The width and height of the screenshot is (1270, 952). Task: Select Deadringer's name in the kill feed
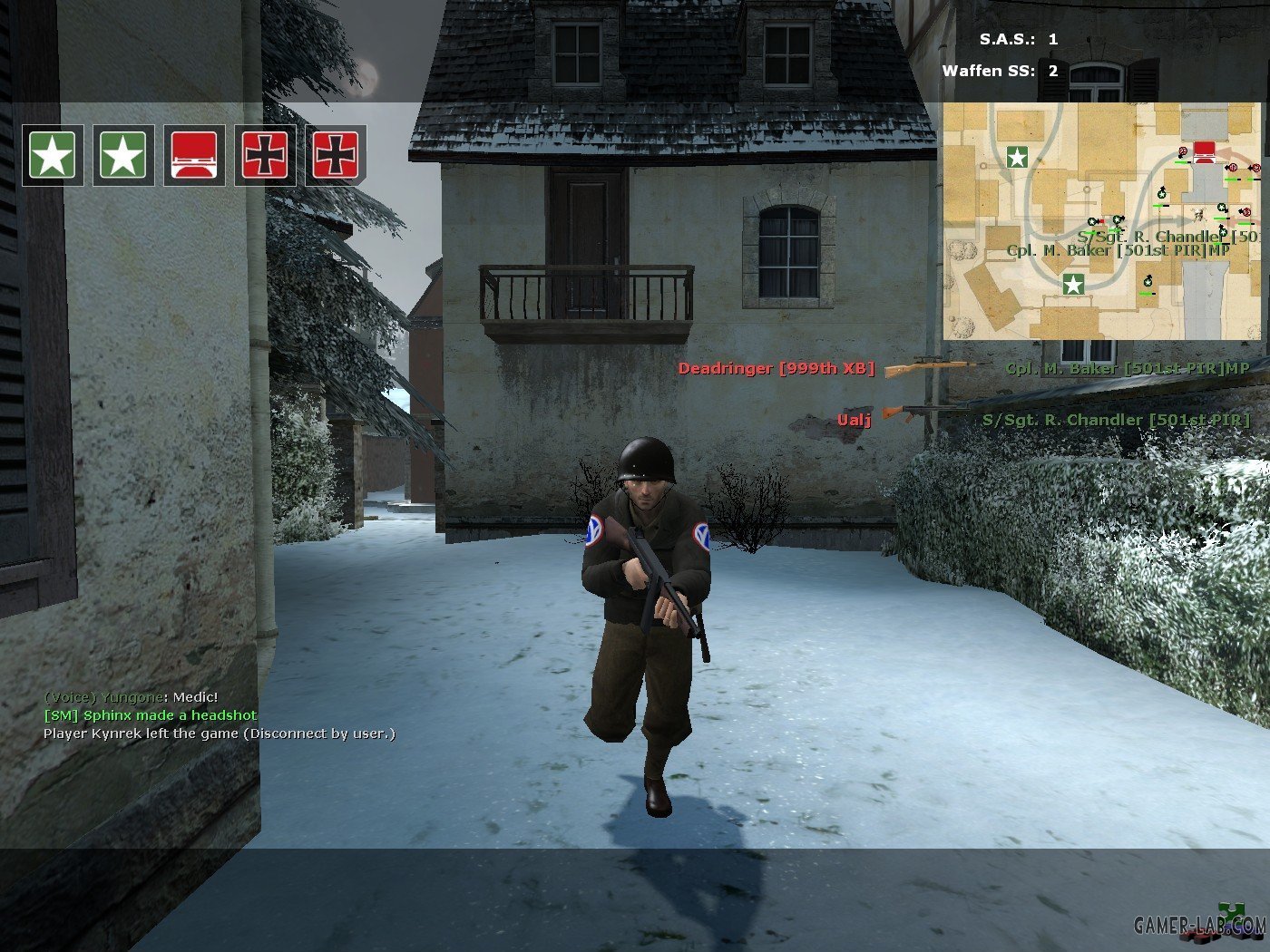777,368
